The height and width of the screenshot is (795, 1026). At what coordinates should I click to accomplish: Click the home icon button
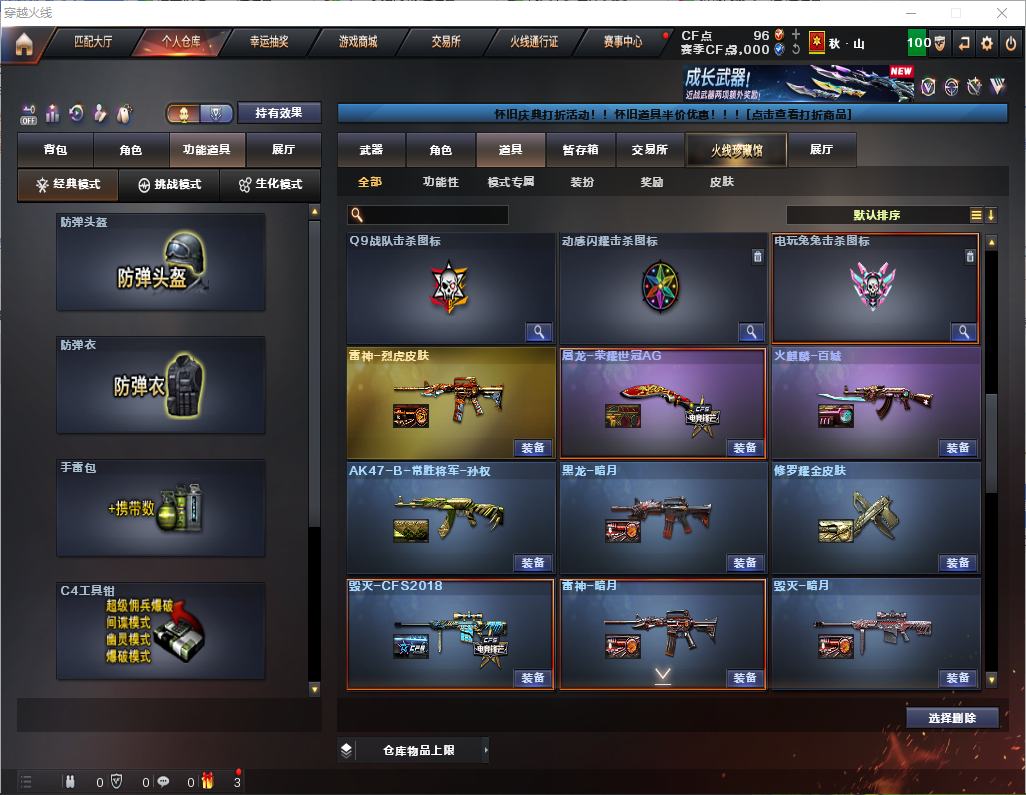pyautogui.click(x=23, y=43)
